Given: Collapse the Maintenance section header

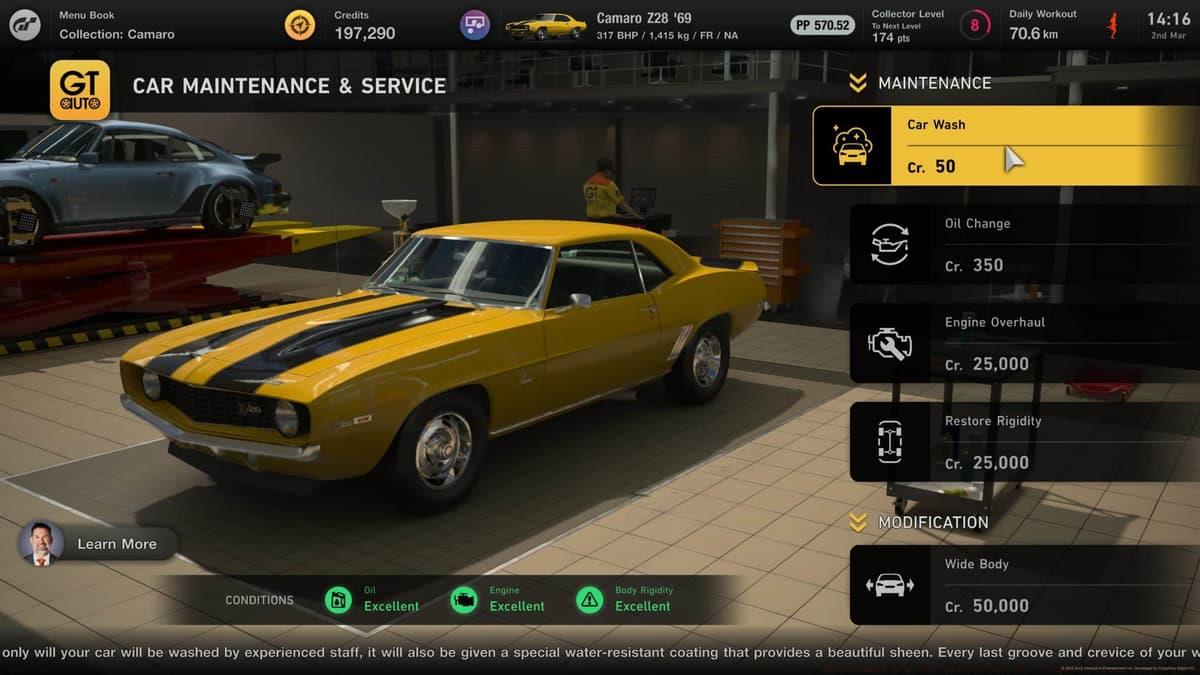Looking at the screenshot, I should pyautogui.click(x=920, y=83).
